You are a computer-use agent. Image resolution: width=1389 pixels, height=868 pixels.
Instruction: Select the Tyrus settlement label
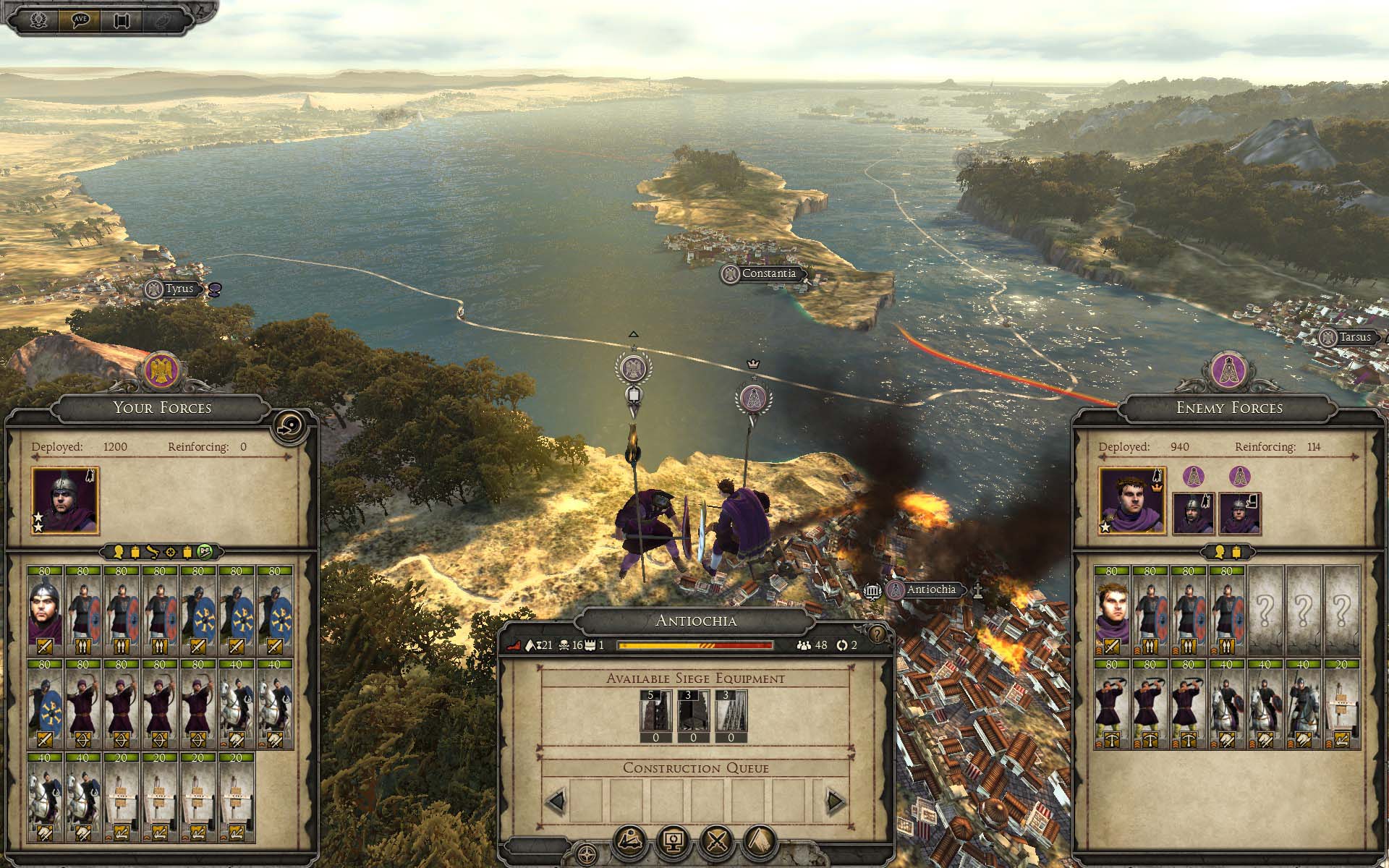[x=179, y=289]
